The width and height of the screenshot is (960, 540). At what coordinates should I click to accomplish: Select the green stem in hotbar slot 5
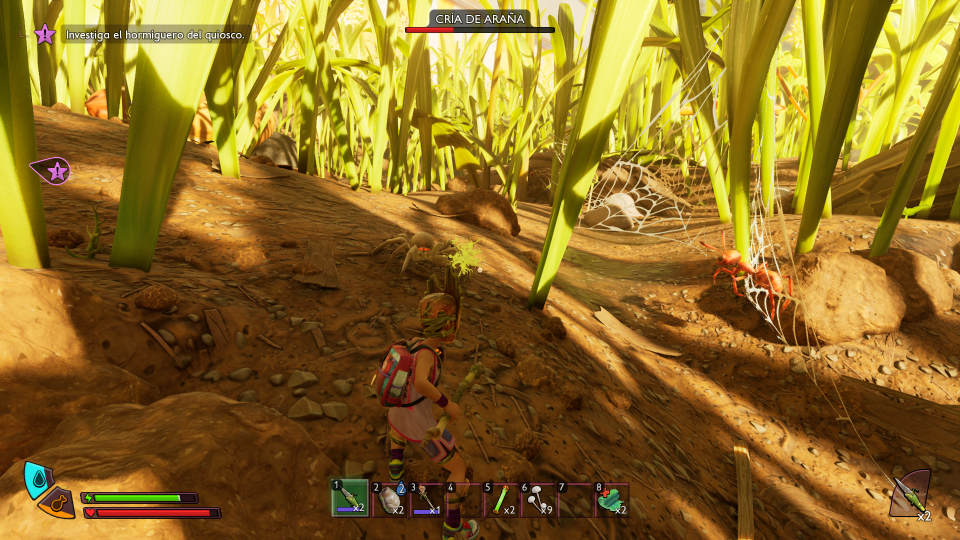[502, 498]
